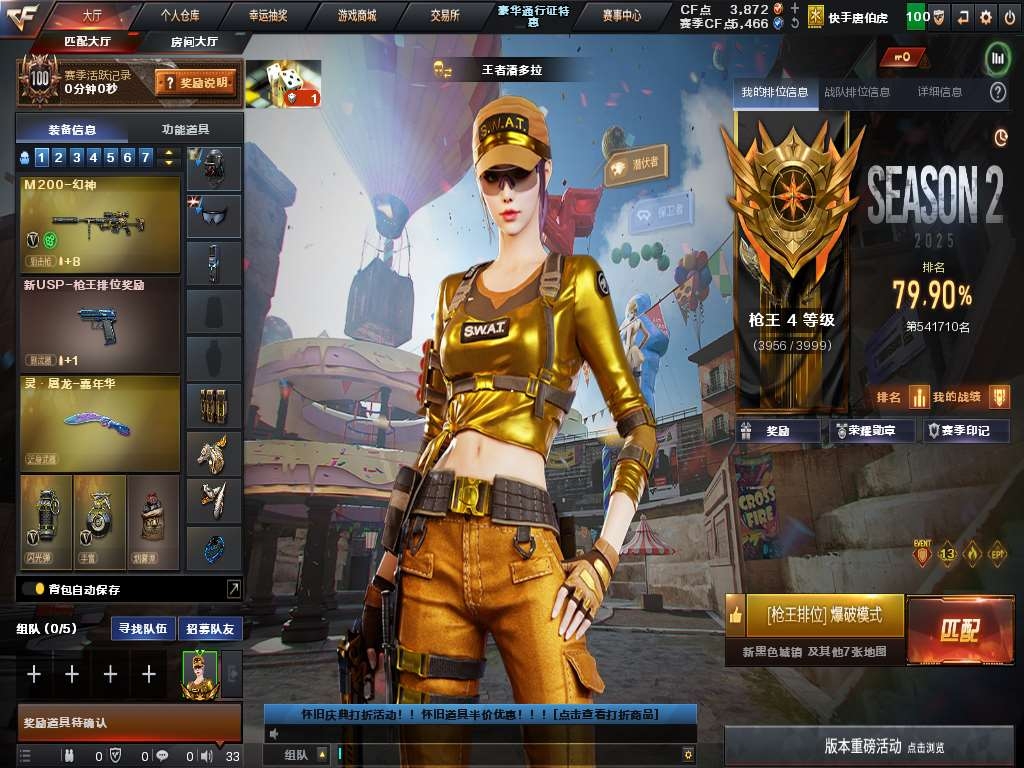Screen dimensions: 1024x768
Task: Select the 灵·屠龙-嘉年华 melee weapon slot
Action: [100, 422]
